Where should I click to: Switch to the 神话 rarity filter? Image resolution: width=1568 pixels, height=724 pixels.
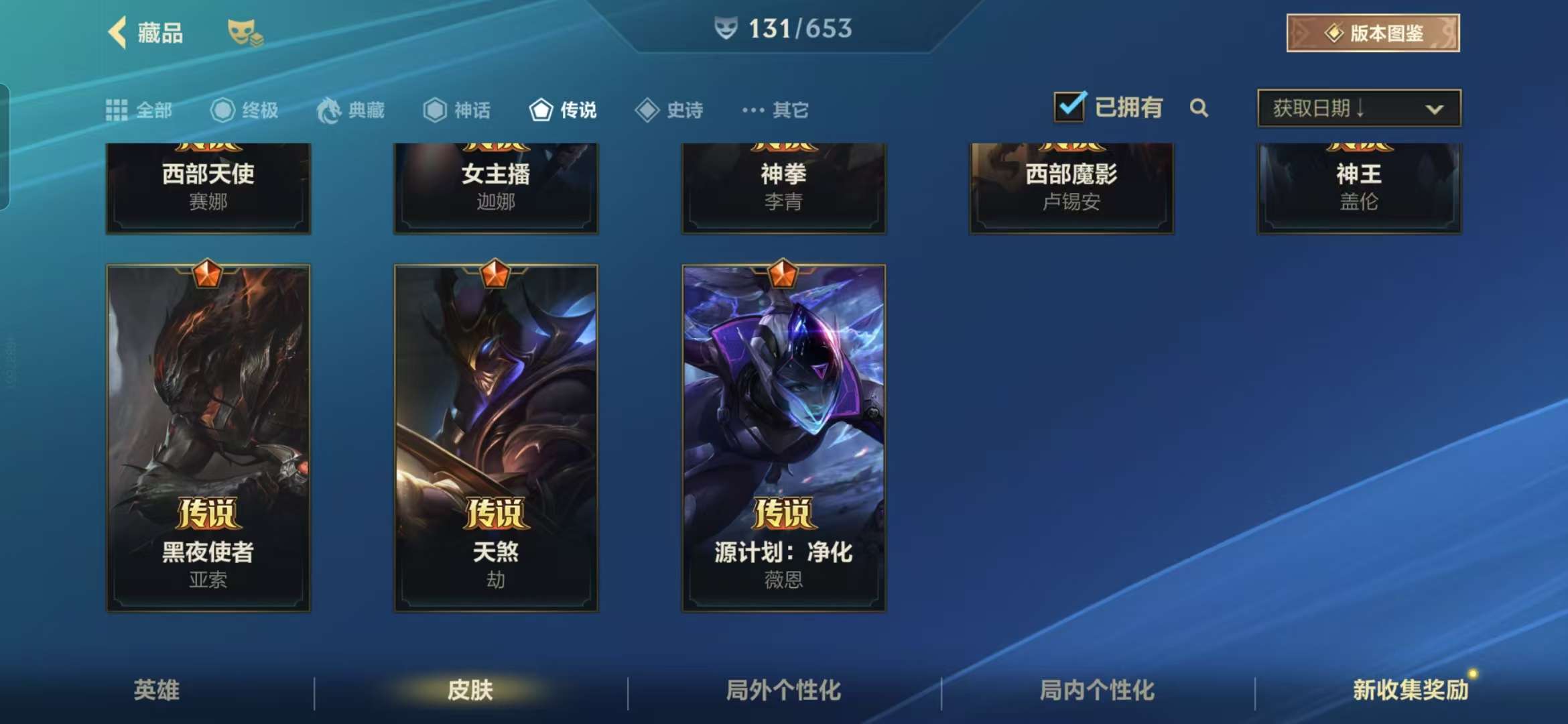(457, 110)
